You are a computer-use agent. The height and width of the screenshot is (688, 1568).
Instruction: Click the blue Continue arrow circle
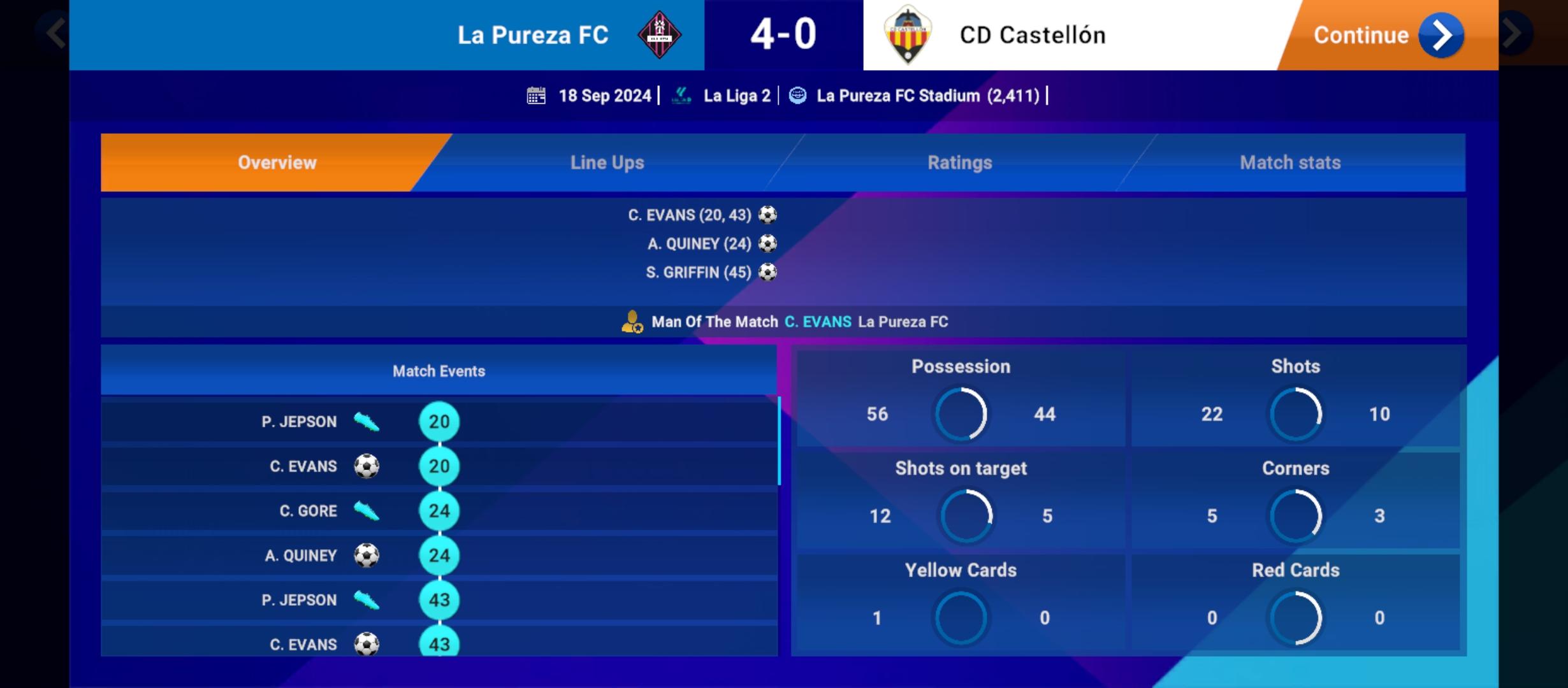click(1441, 35)
